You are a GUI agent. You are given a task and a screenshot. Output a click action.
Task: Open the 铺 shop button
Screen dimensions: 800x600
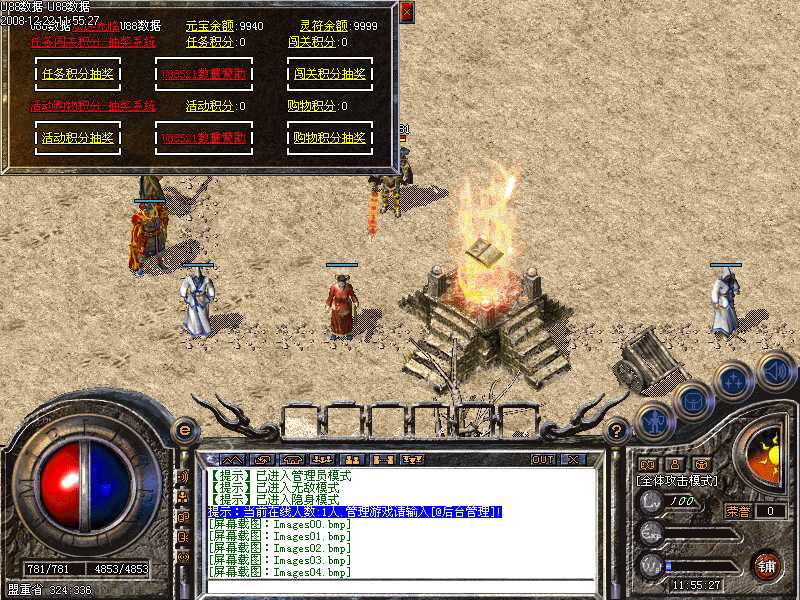(x=766, y=565)
